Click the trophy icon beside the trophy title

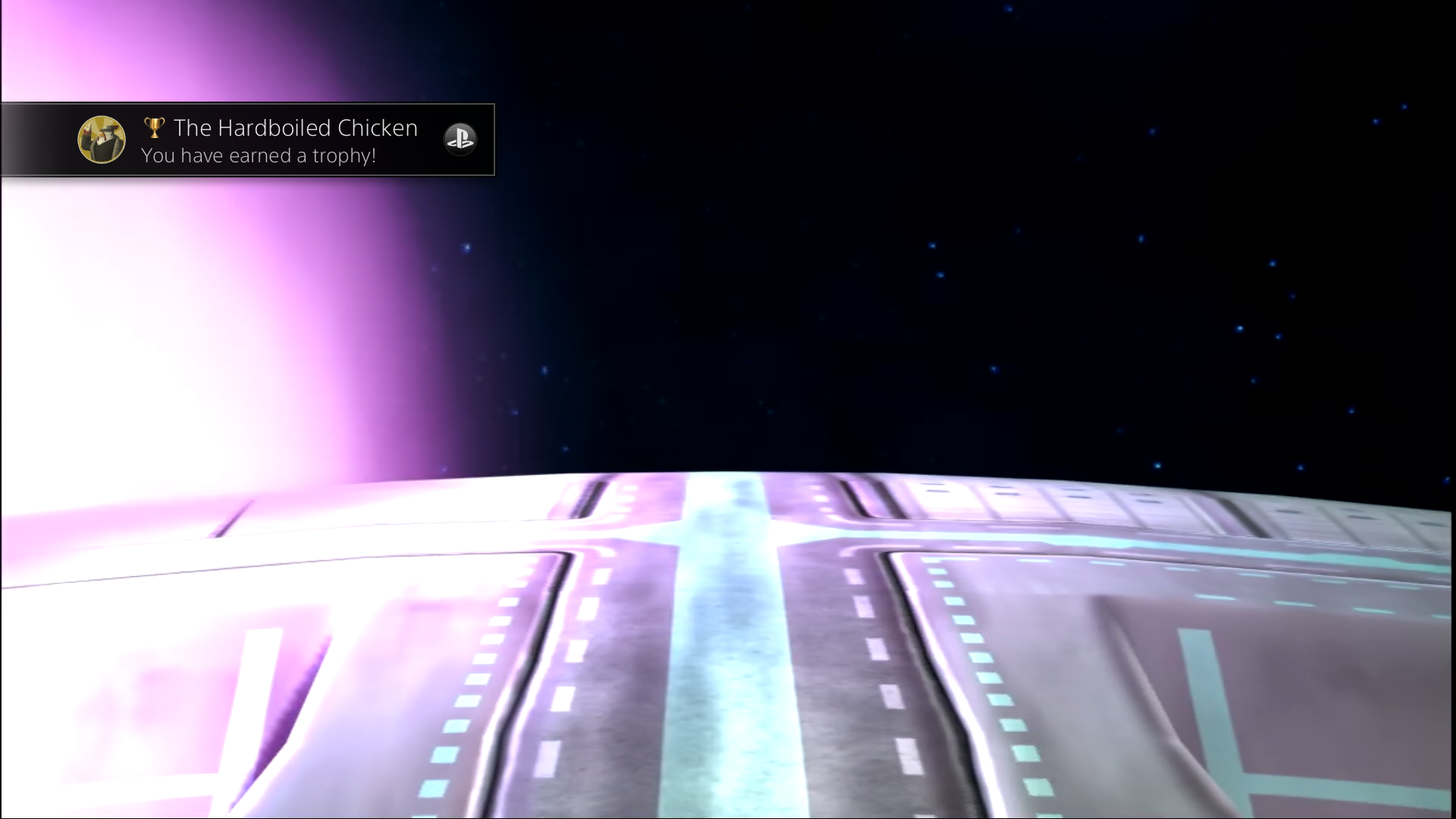point(154,127)
